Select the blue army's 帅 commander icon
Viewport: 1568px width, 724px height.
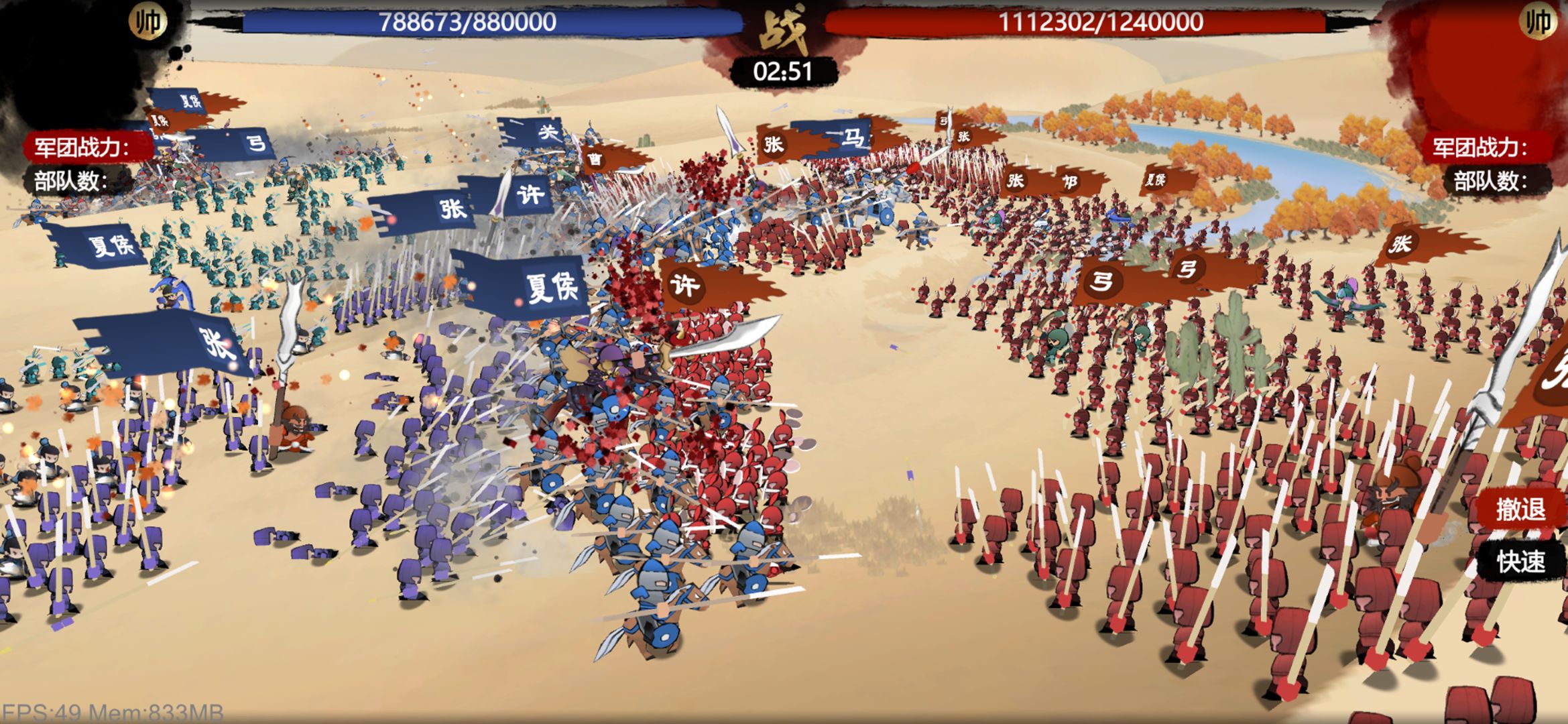147,21
